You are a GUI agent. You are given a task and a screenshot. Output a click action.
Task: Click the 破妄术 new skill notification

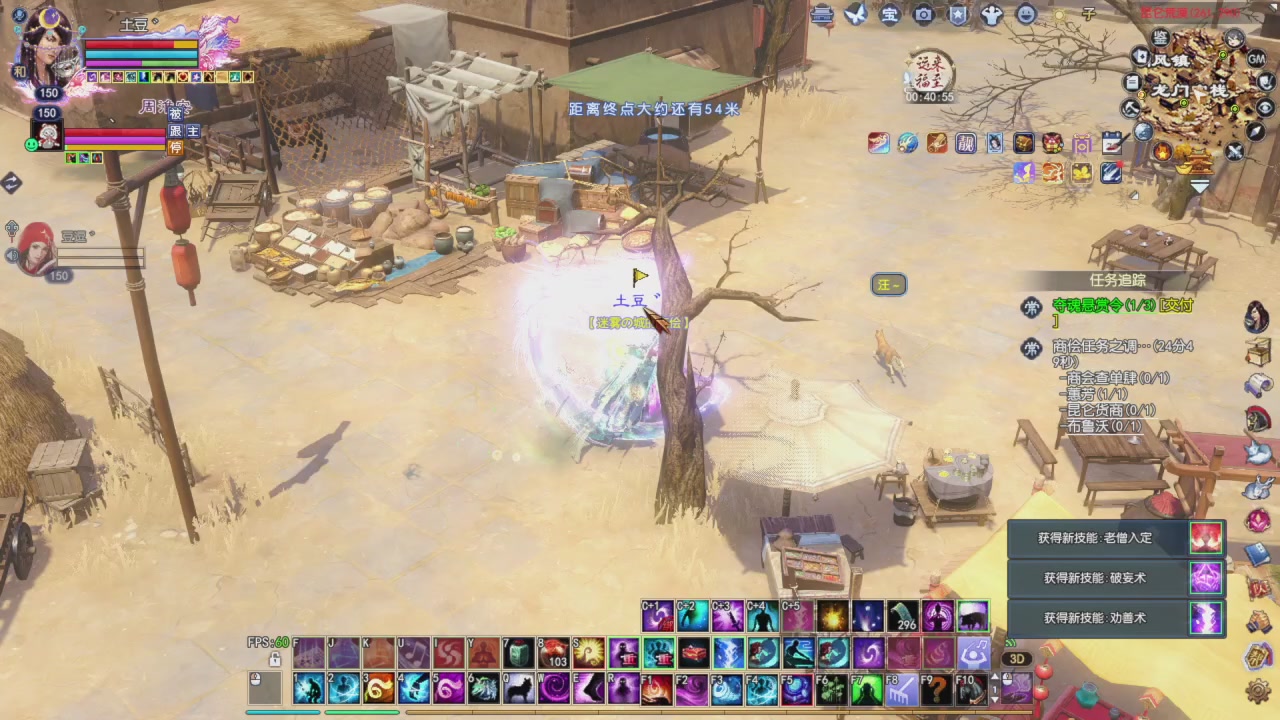point(1115,578)
